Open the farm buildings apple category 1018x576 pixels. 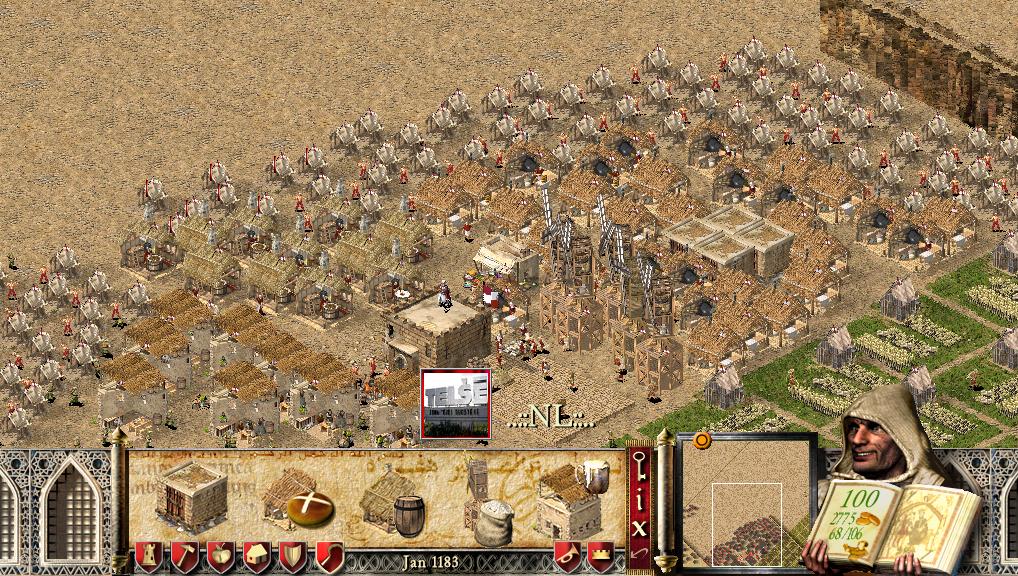point(218,556)
